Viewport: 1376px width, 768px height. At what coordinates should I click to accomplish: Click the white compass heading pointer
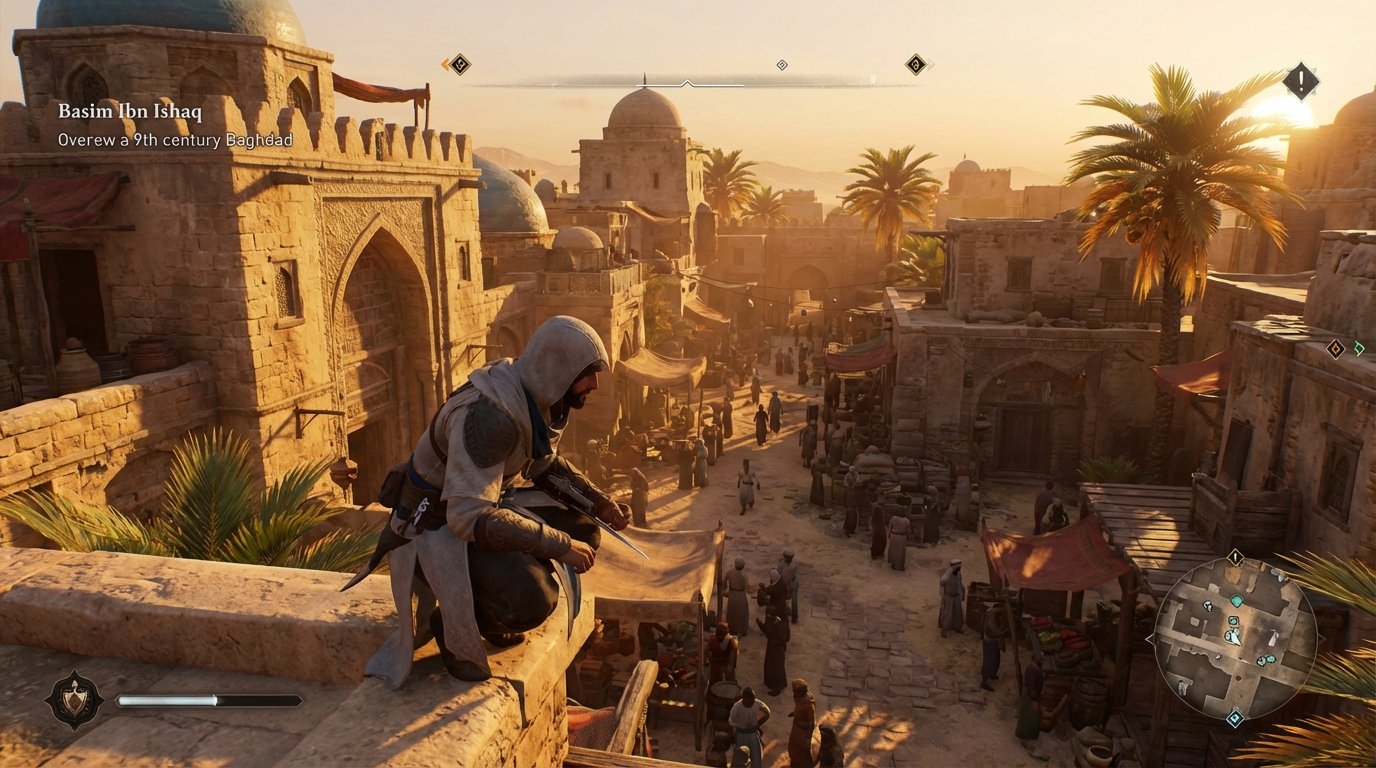687,83
